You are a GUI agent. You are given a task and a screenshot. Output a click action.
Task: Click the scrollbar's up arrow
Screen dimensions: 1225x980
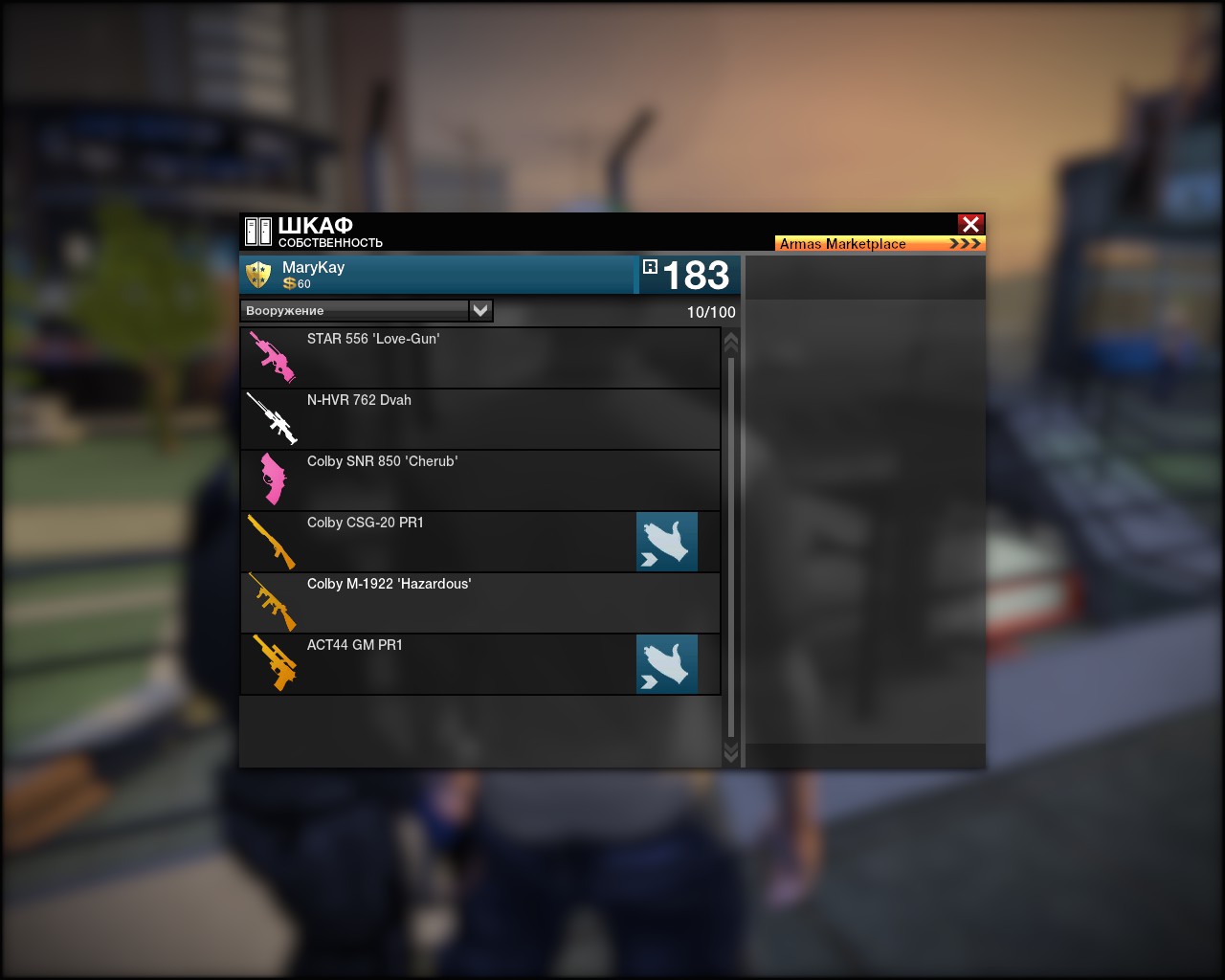tap(731, 342)
